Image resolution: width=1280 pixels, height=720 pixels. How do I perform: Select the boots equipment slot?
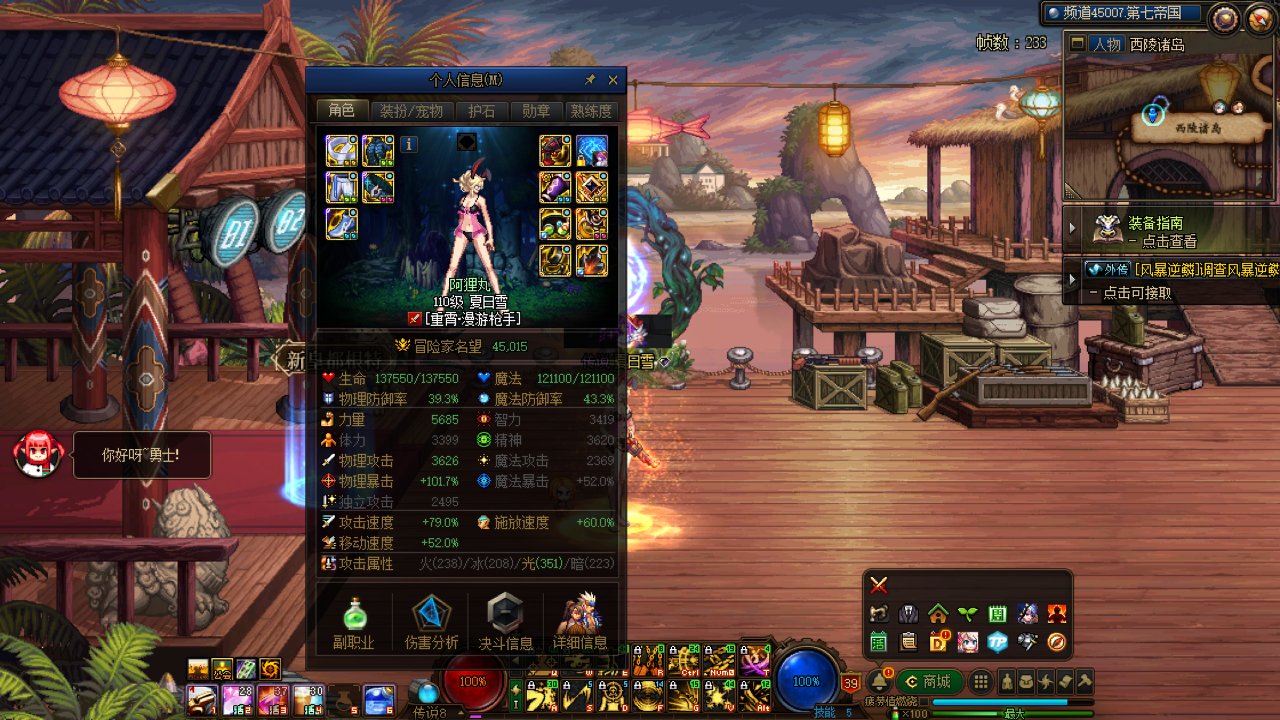pos(341,223)
